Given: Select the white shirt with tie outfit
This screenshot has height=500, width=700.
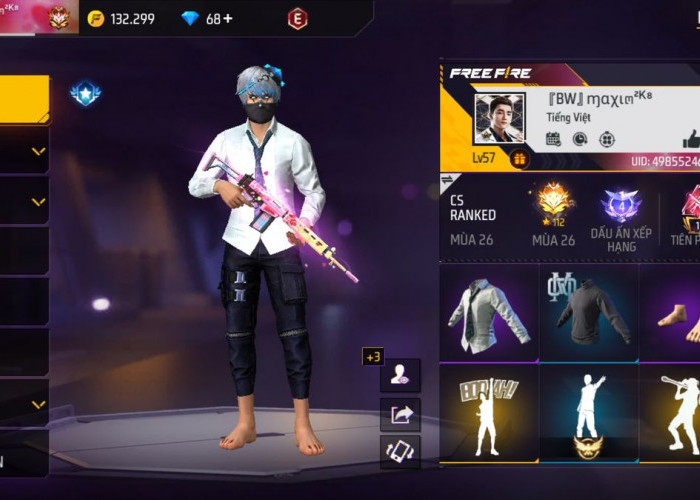Looking at the screenshot, I should [489, 311].
